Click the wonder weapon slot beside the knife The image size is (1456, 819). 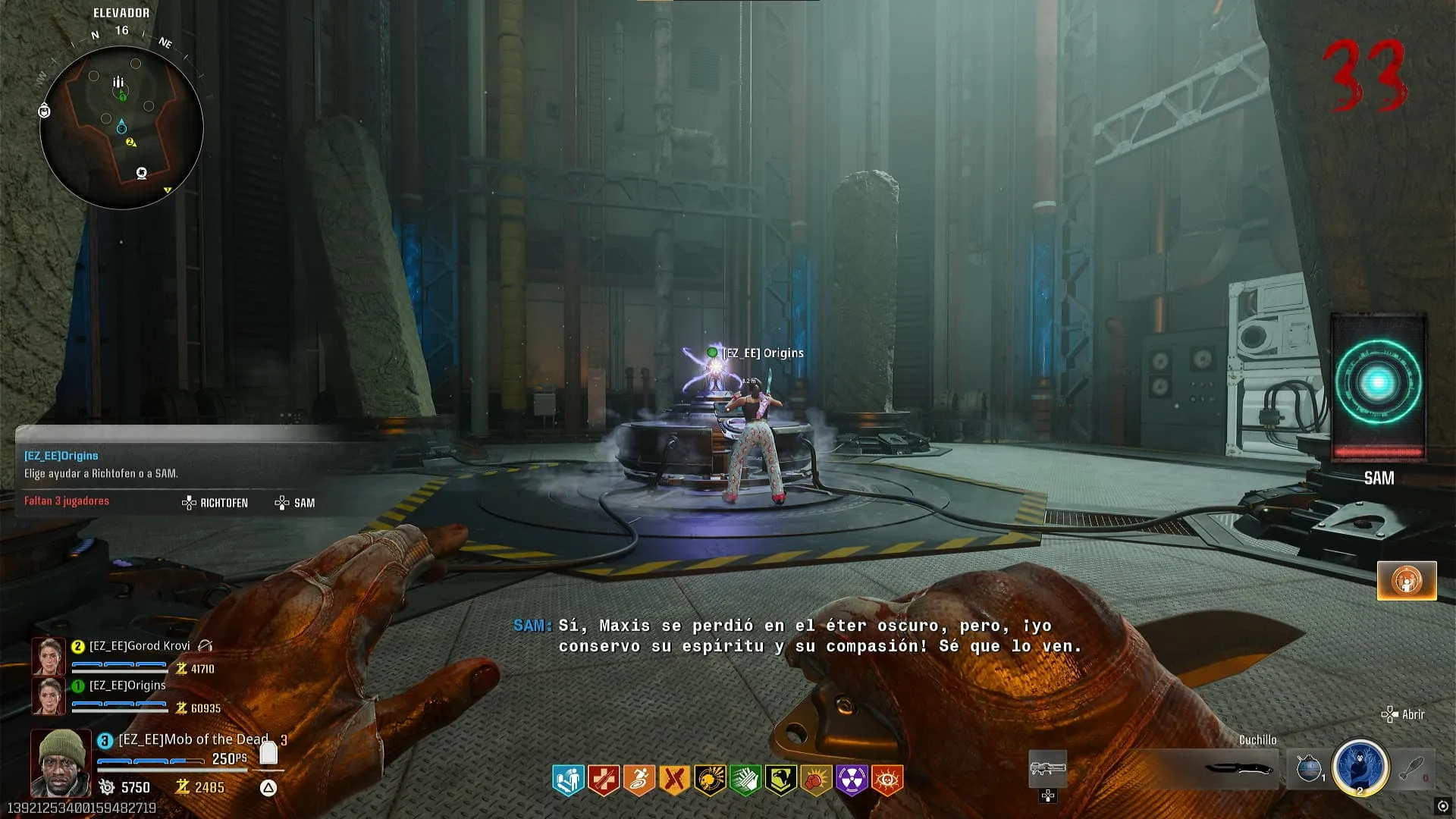pyautogui.click(x=1047, y=769)
